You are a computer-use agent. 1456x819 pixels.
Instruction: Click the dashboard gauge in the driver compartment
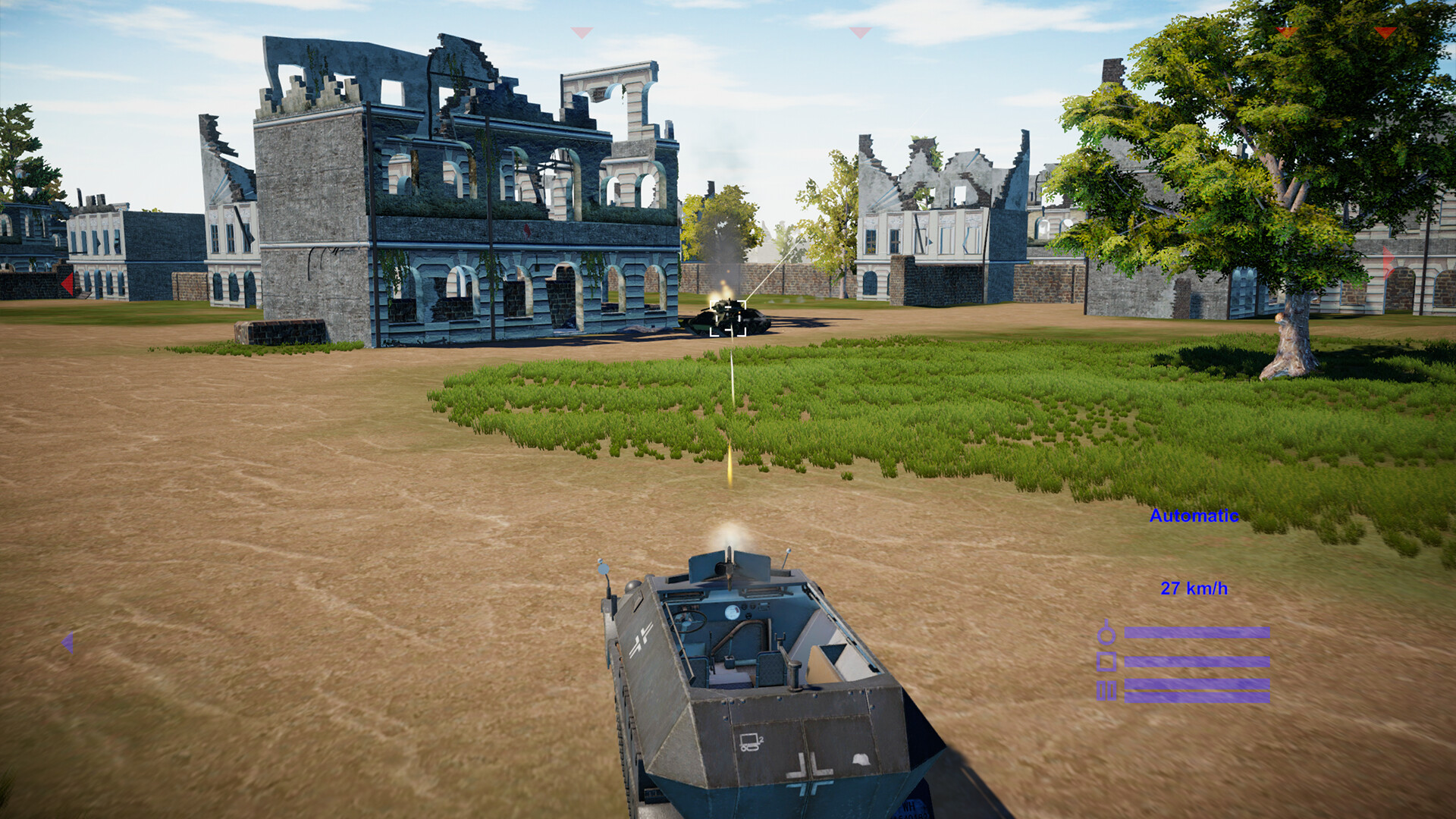coord(733,611)
